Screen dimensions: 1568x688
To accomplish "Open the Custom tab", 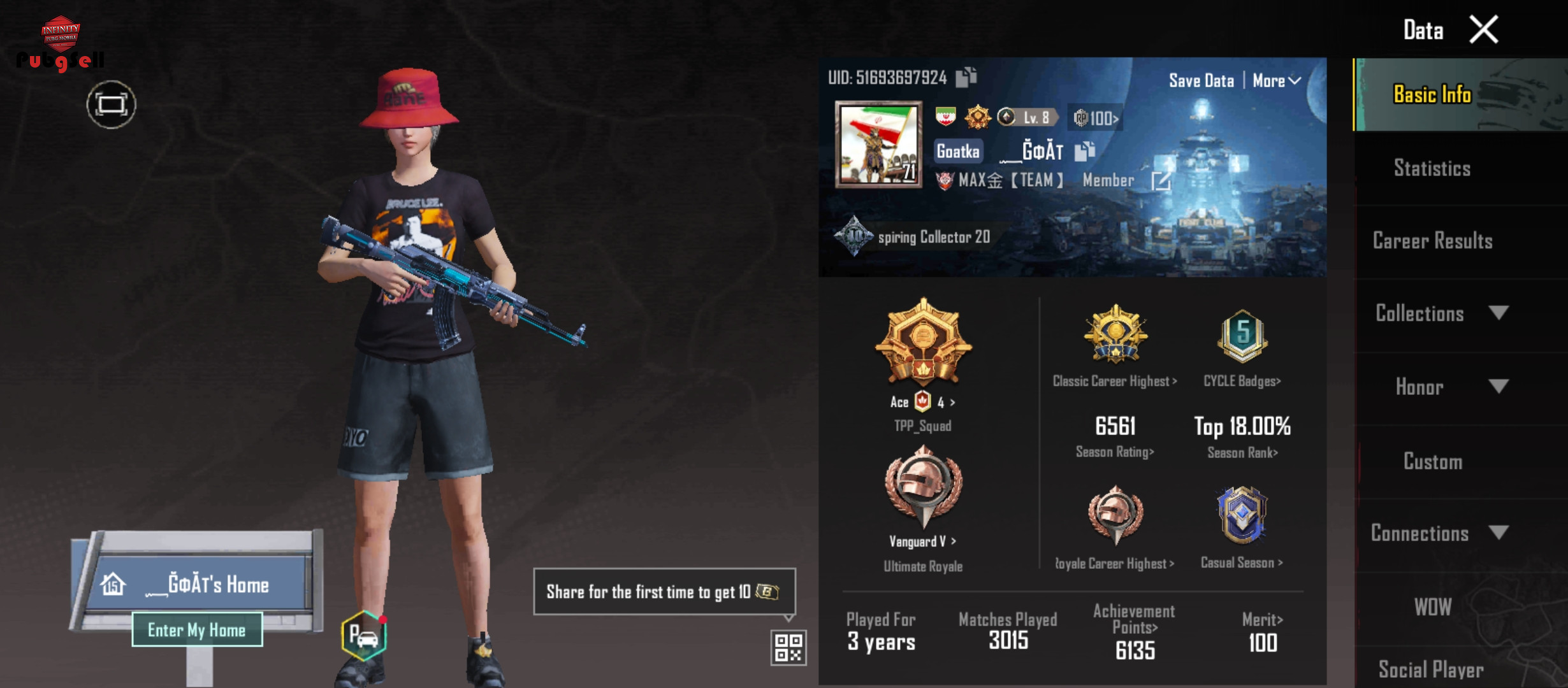I will [x=1432, y=461].
